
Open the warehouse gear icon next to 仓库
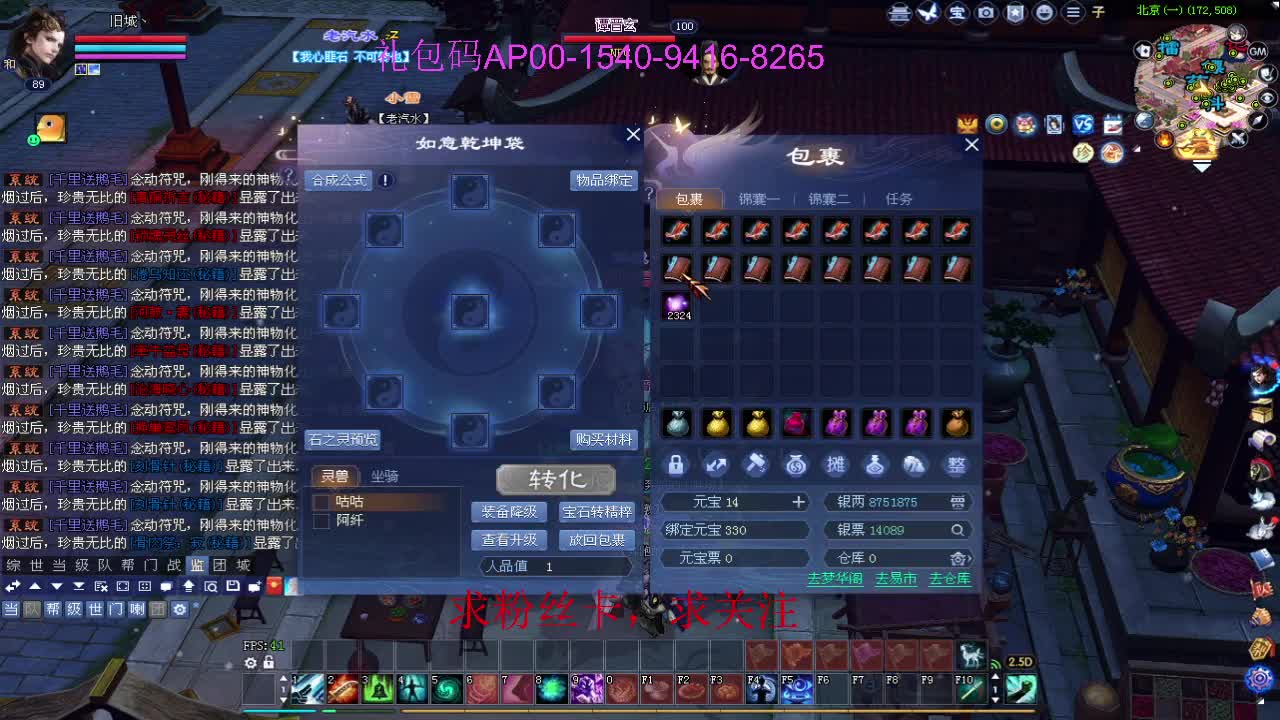click(x=958, y=559)
